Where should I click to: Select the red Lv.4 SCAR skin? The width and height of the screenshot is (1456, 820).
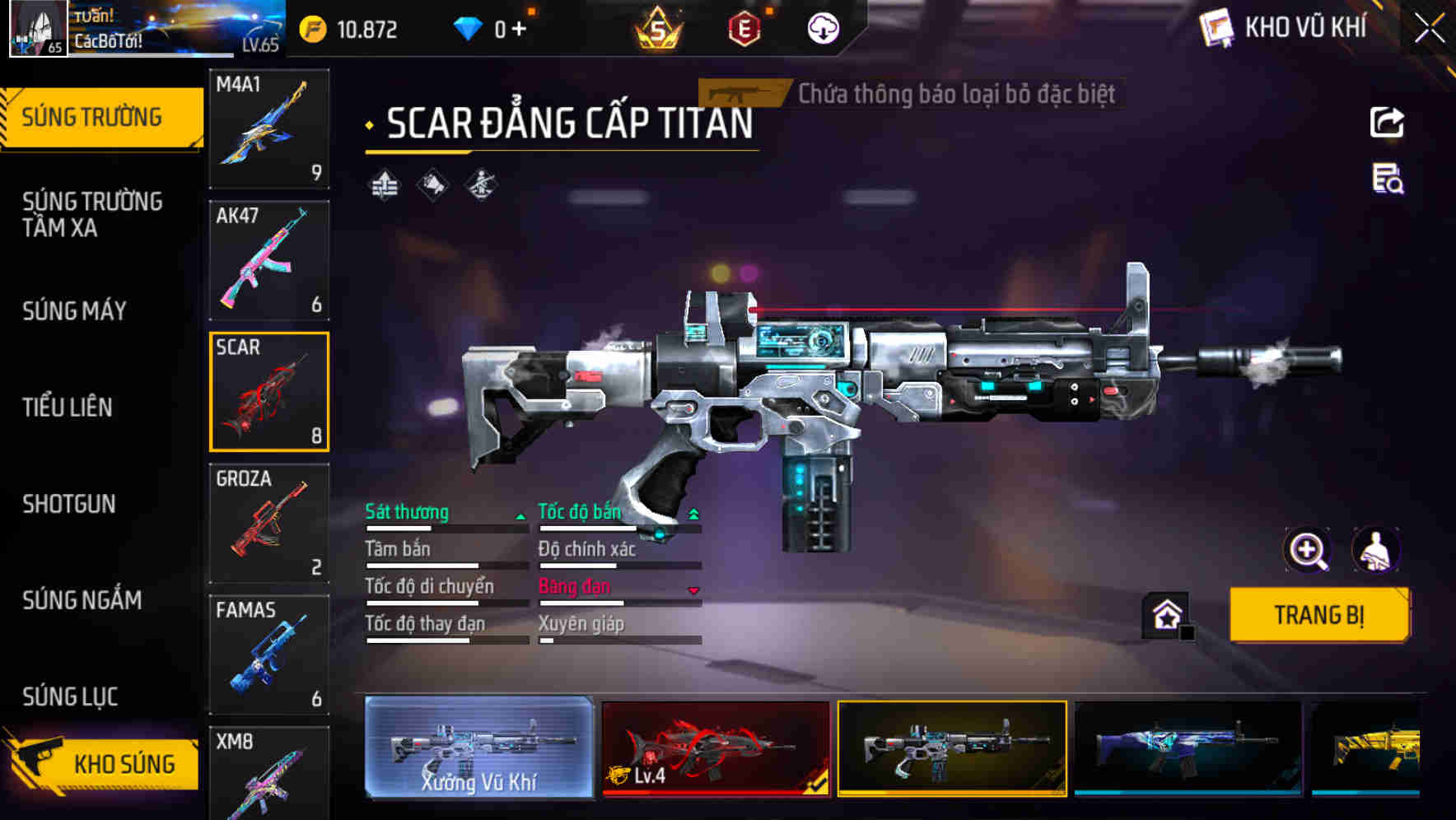coord(715,747)
